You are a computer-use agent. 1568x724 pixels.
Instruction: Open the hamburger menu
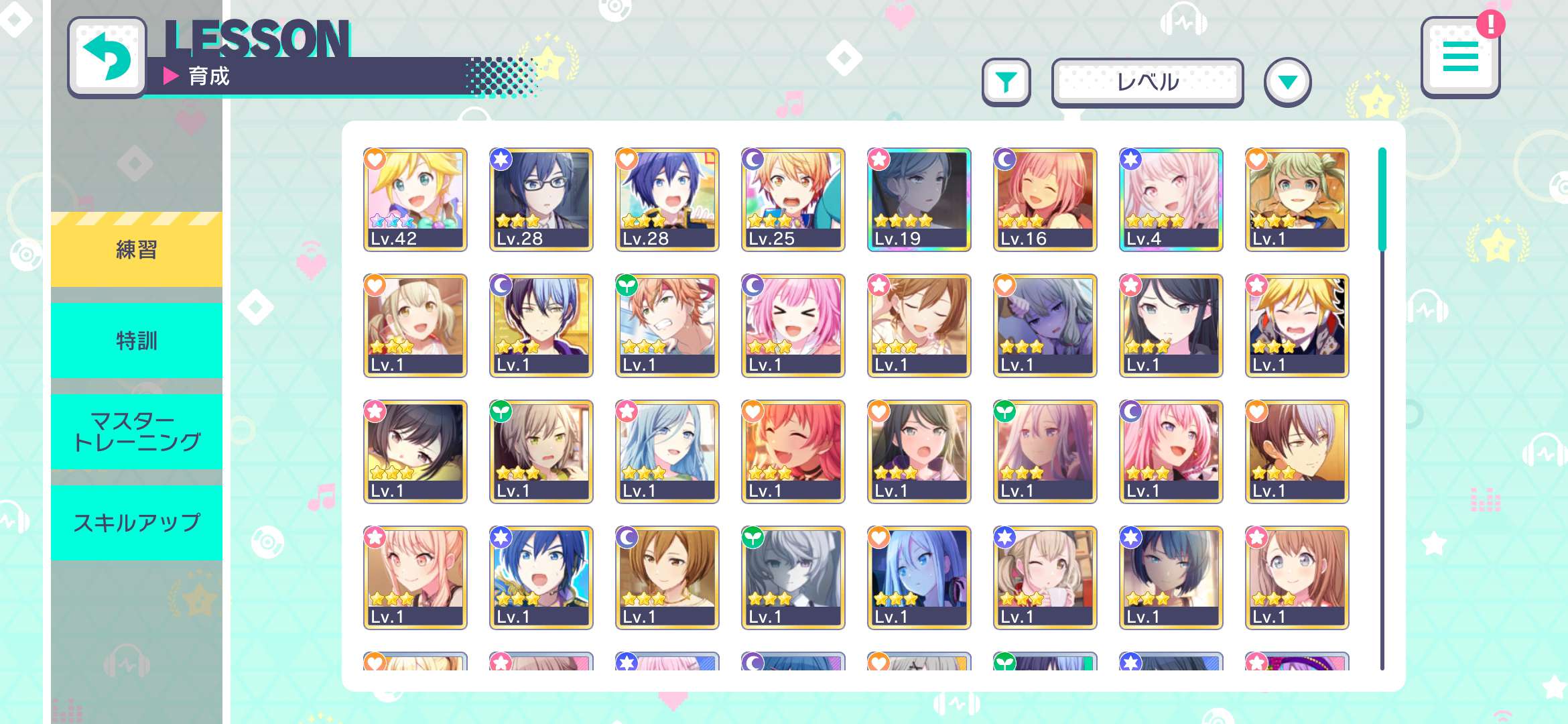pyautogui.click(x=1459, y=57)
